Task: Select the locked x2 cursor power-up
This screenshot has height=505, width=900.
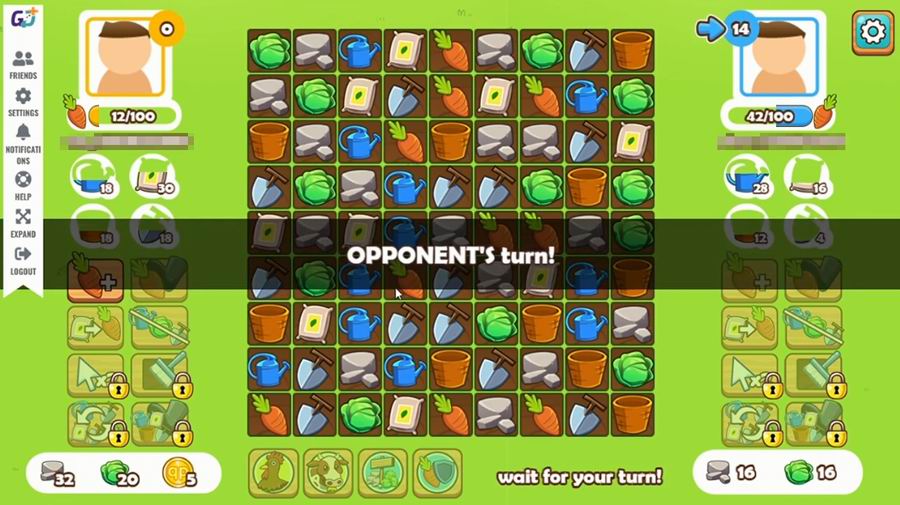Action: click(96, 375)
